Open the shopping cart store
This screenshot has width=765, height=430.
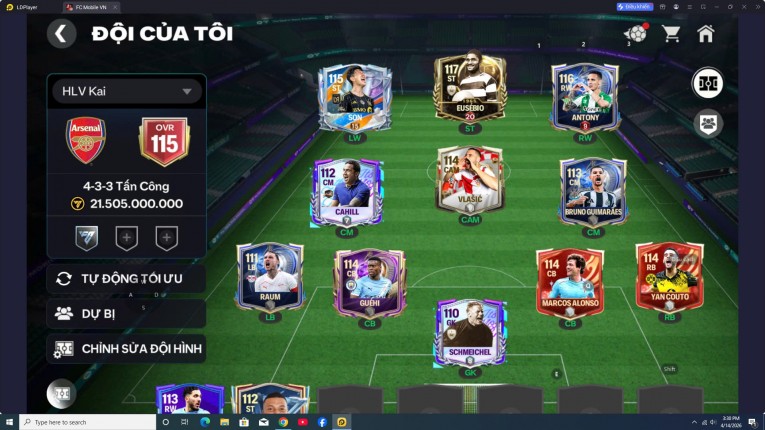click(x=671, y=33)
